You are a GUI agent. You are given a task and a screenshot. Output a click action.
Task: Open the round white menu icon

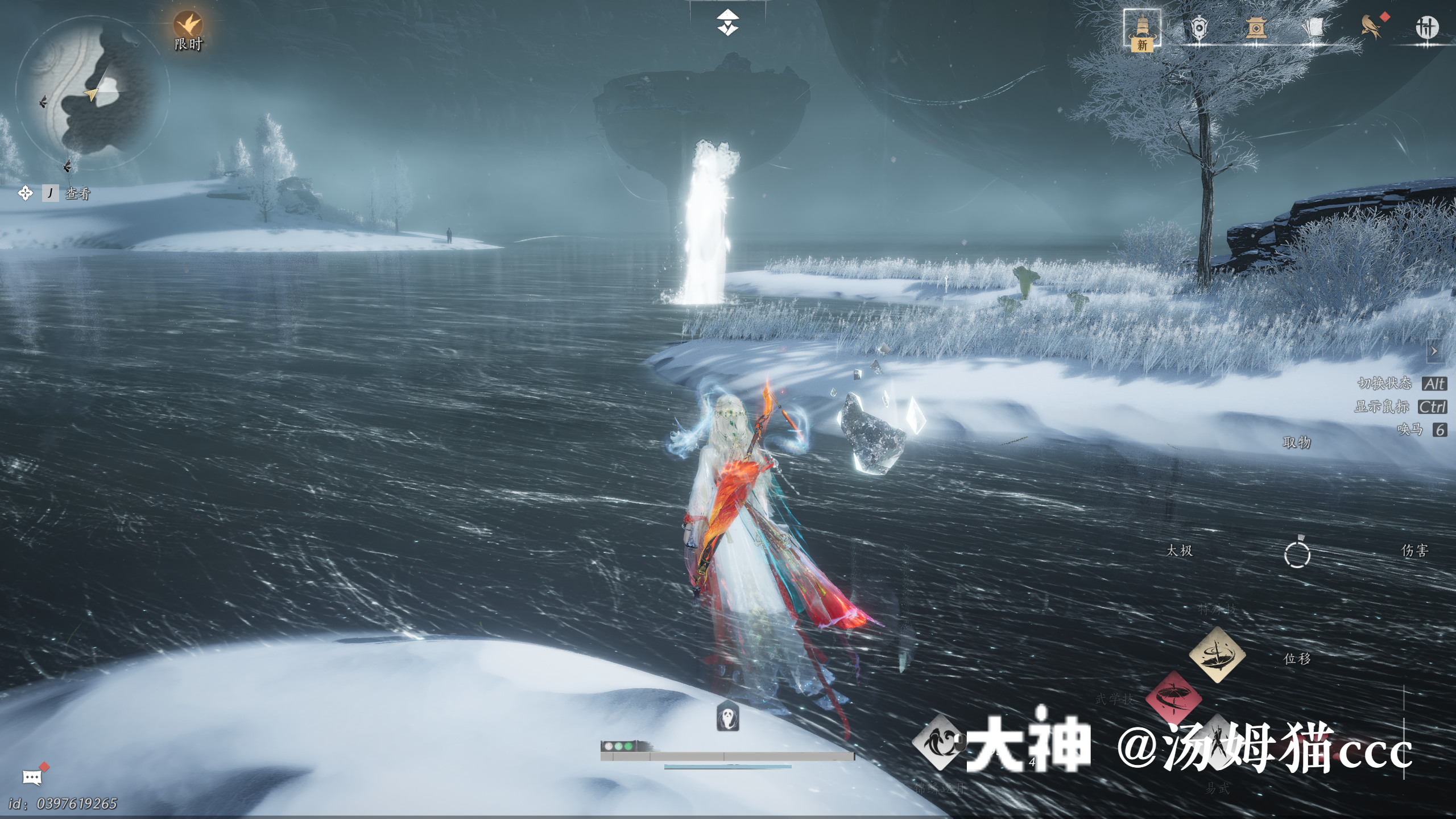[x=1426, y=27]
